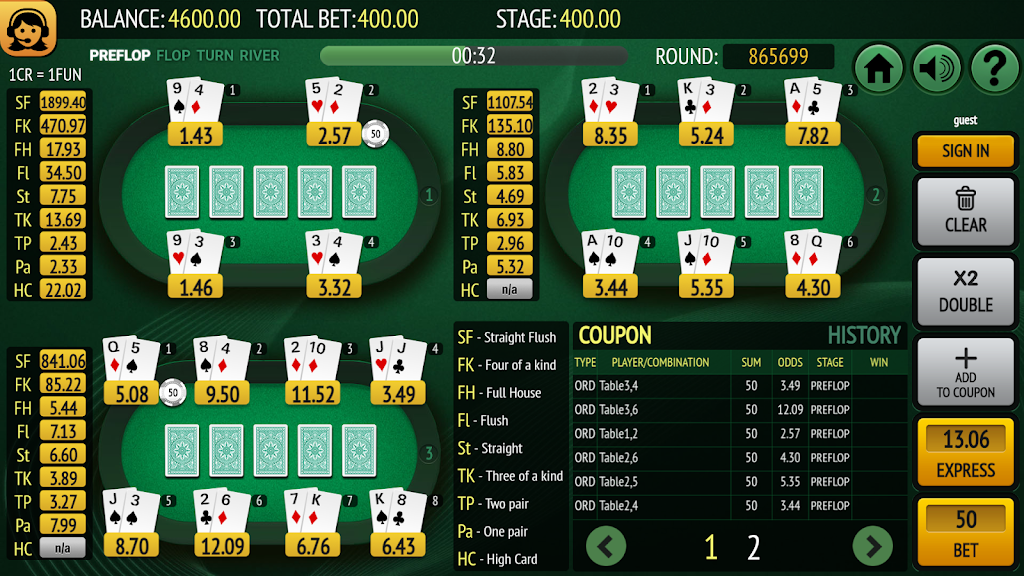
Task: Choose the 11.52 odds hand
Action: point(310,394)
